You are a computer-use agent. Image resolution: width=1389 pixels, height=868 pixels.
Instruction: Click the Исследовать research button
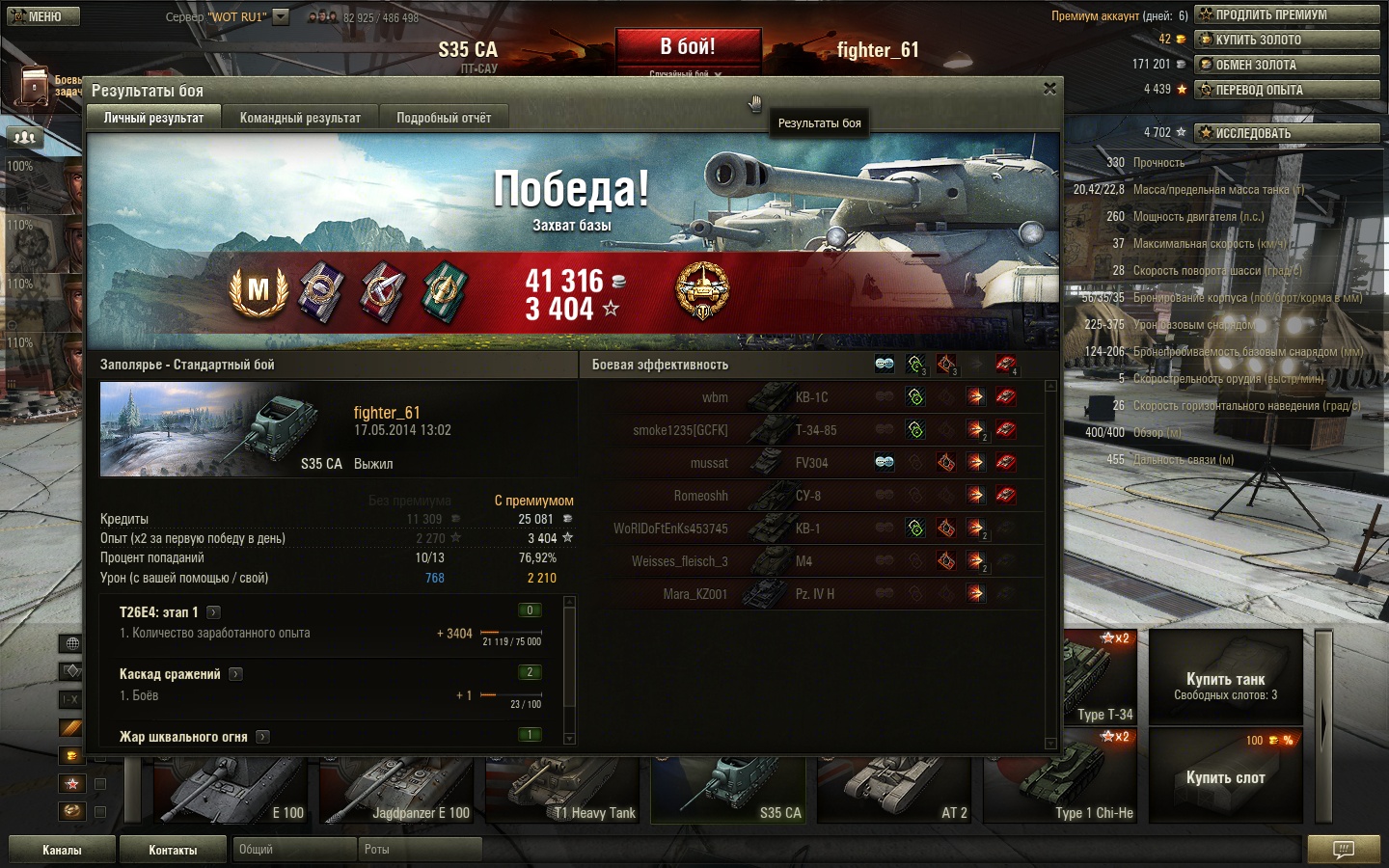[x=1287, y=133]
